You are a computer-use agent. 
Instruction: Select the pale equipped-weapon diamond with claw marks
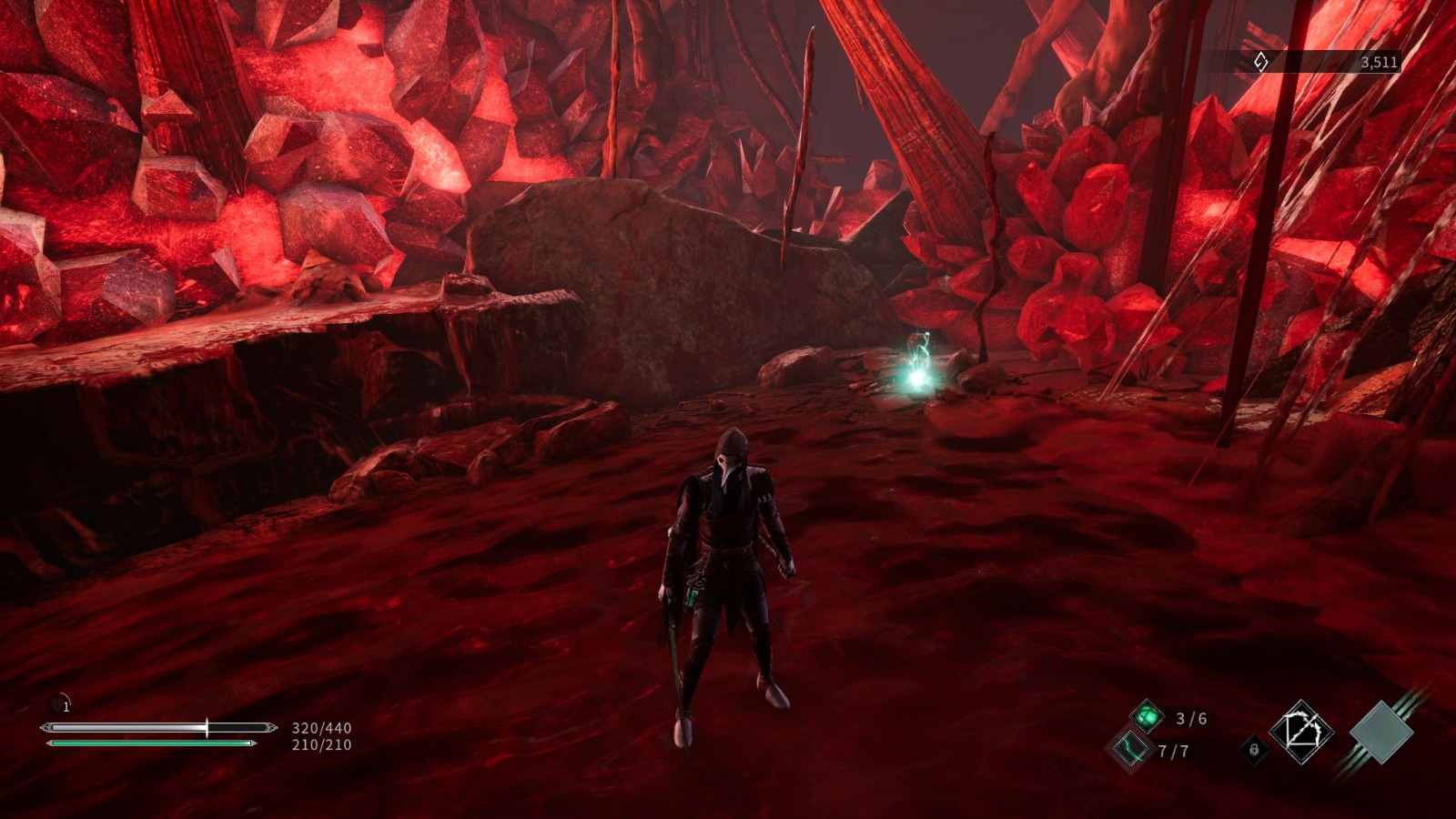coord(1380,733)
